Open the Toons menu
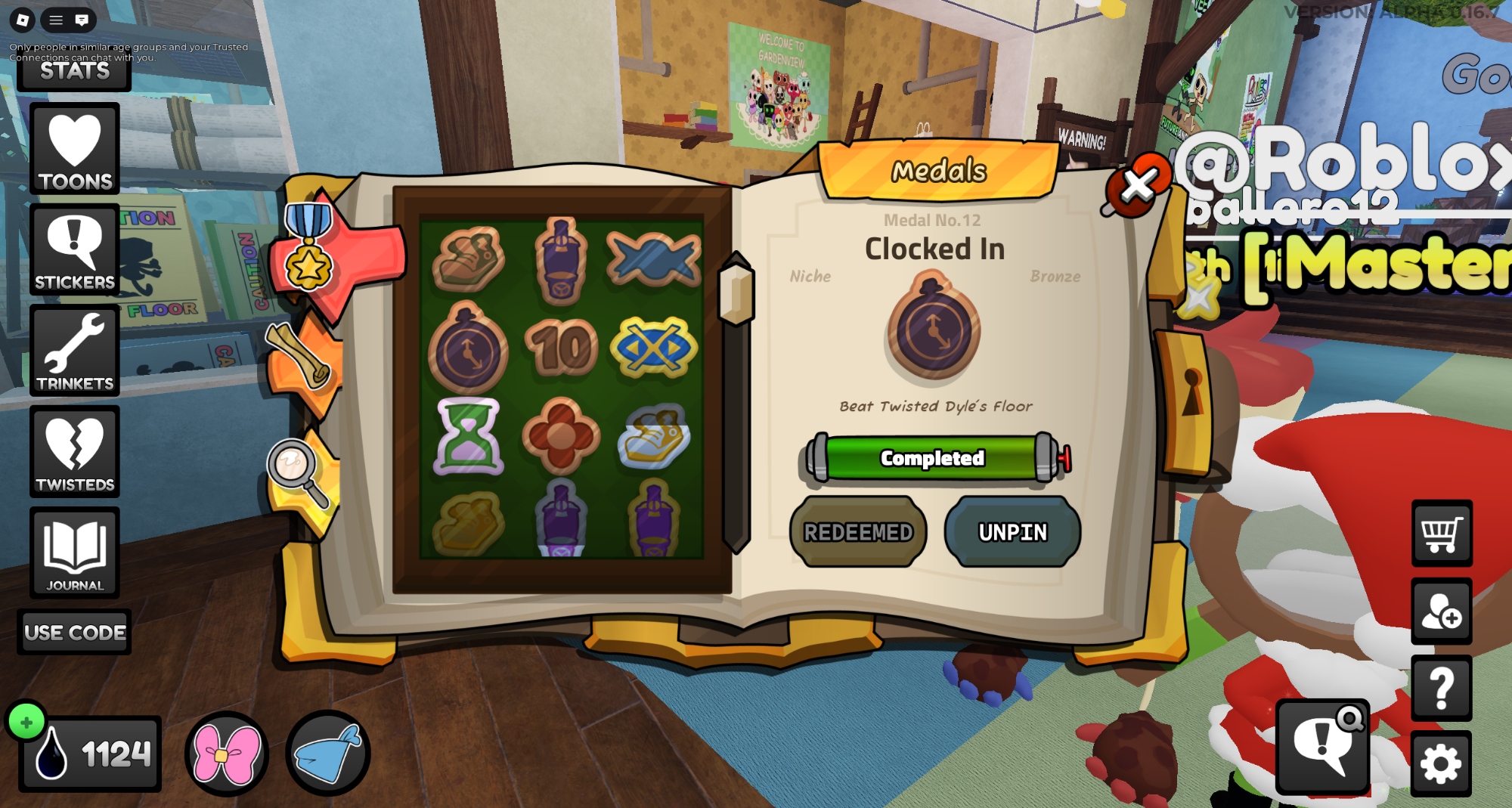The width and height of the screenshot is (1512, 808). [75, 149]
